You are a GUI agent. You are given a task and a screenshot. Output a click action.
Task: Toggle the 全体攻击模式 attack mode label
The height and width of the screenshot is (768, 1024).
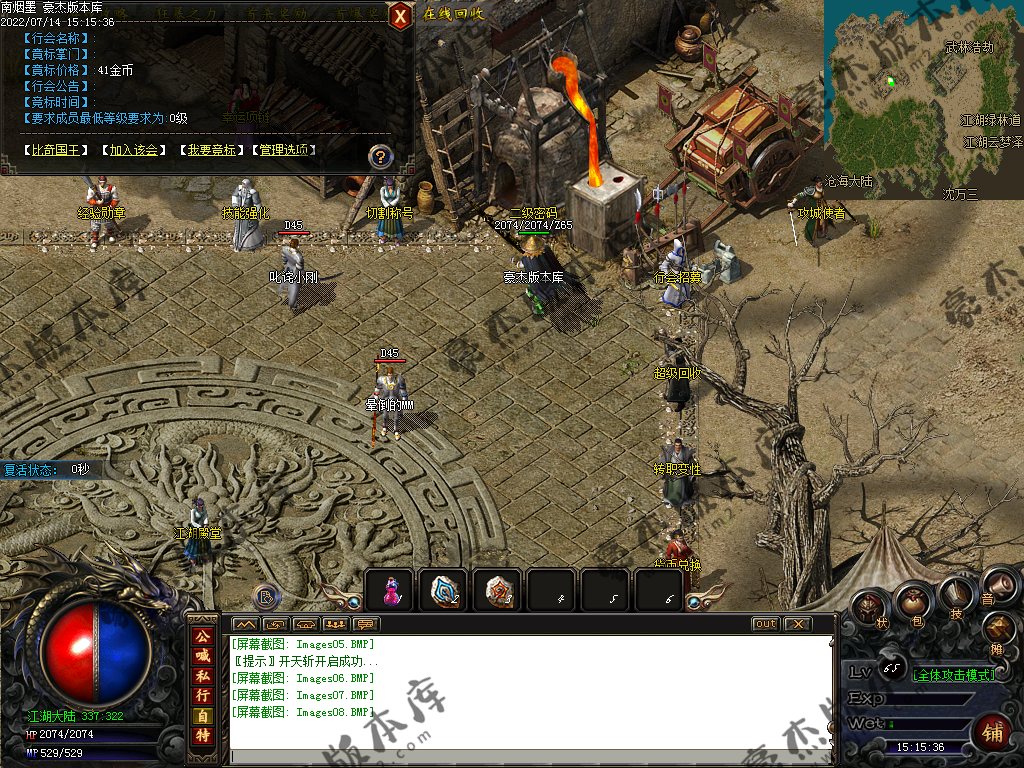click(x=955, y=675)
